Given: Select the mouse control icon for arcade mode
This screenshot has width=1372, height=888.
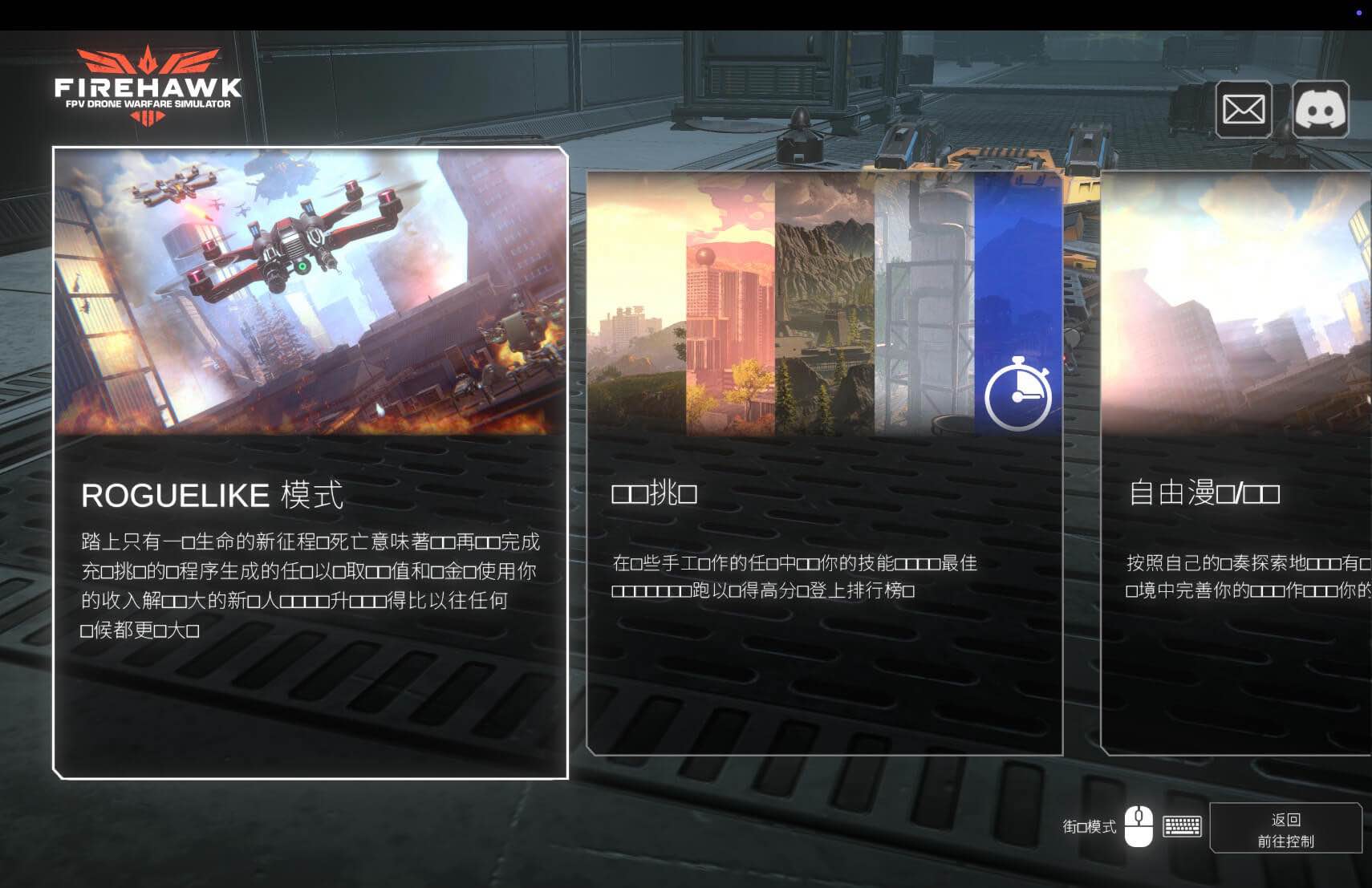Looking at the screenshot, I should pos(1139,825).
